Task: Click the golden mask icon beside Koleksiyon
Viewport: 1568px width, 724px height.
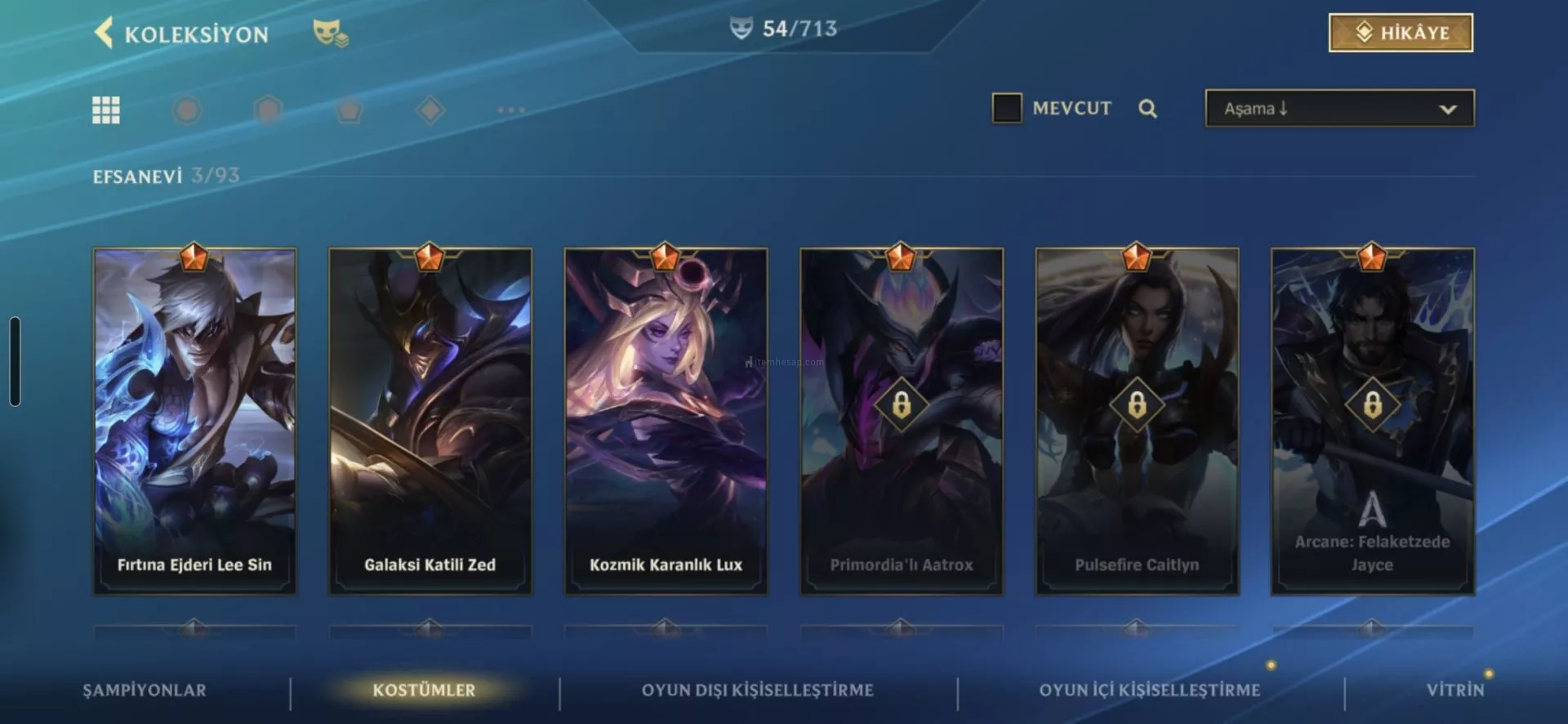Action: click(330, 34)
